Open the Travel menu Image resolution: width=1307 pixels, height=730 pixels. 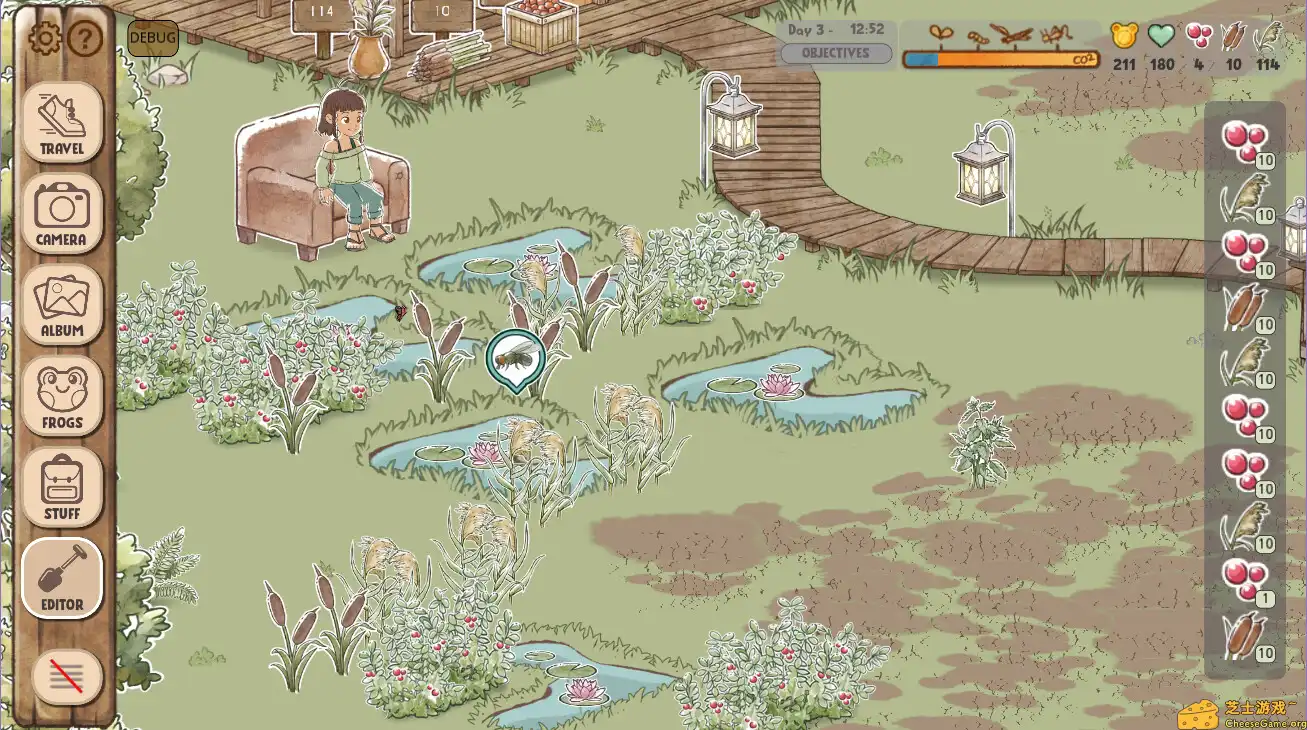[x=62, y=125]
